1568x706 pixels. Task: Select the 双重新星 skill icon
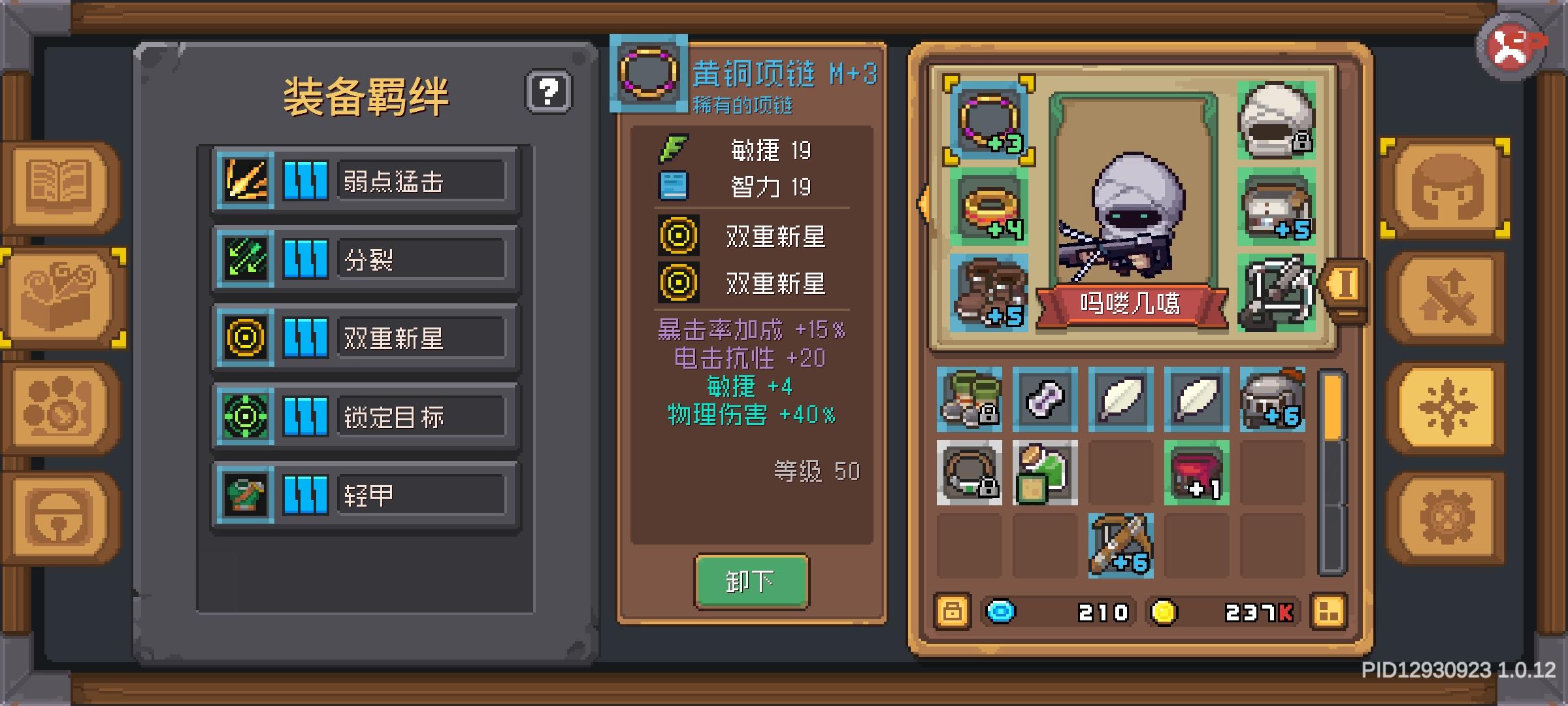click(244, 337)
